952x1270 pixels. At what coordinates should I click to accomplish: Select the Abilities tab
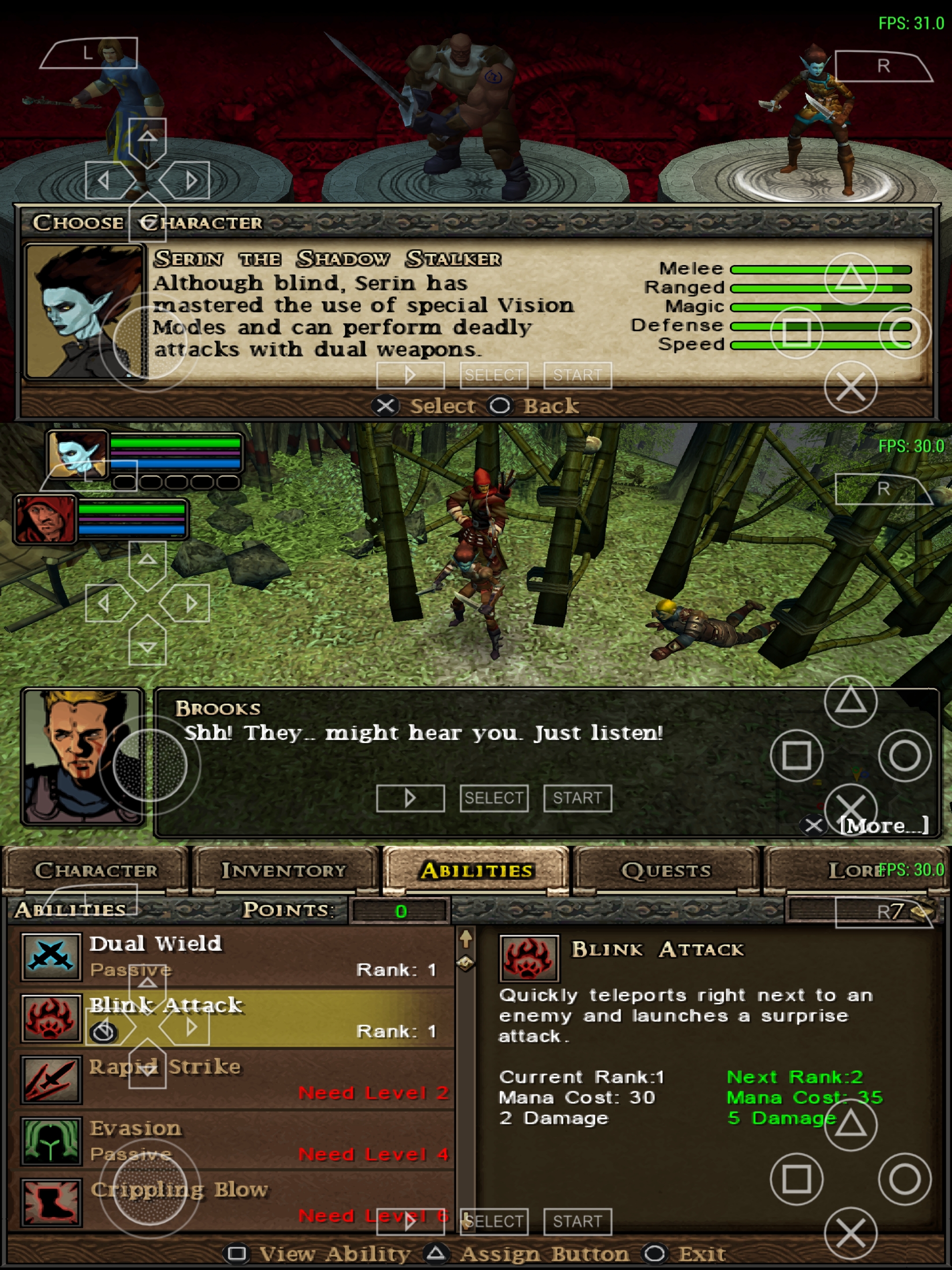(x=476, y=870)
